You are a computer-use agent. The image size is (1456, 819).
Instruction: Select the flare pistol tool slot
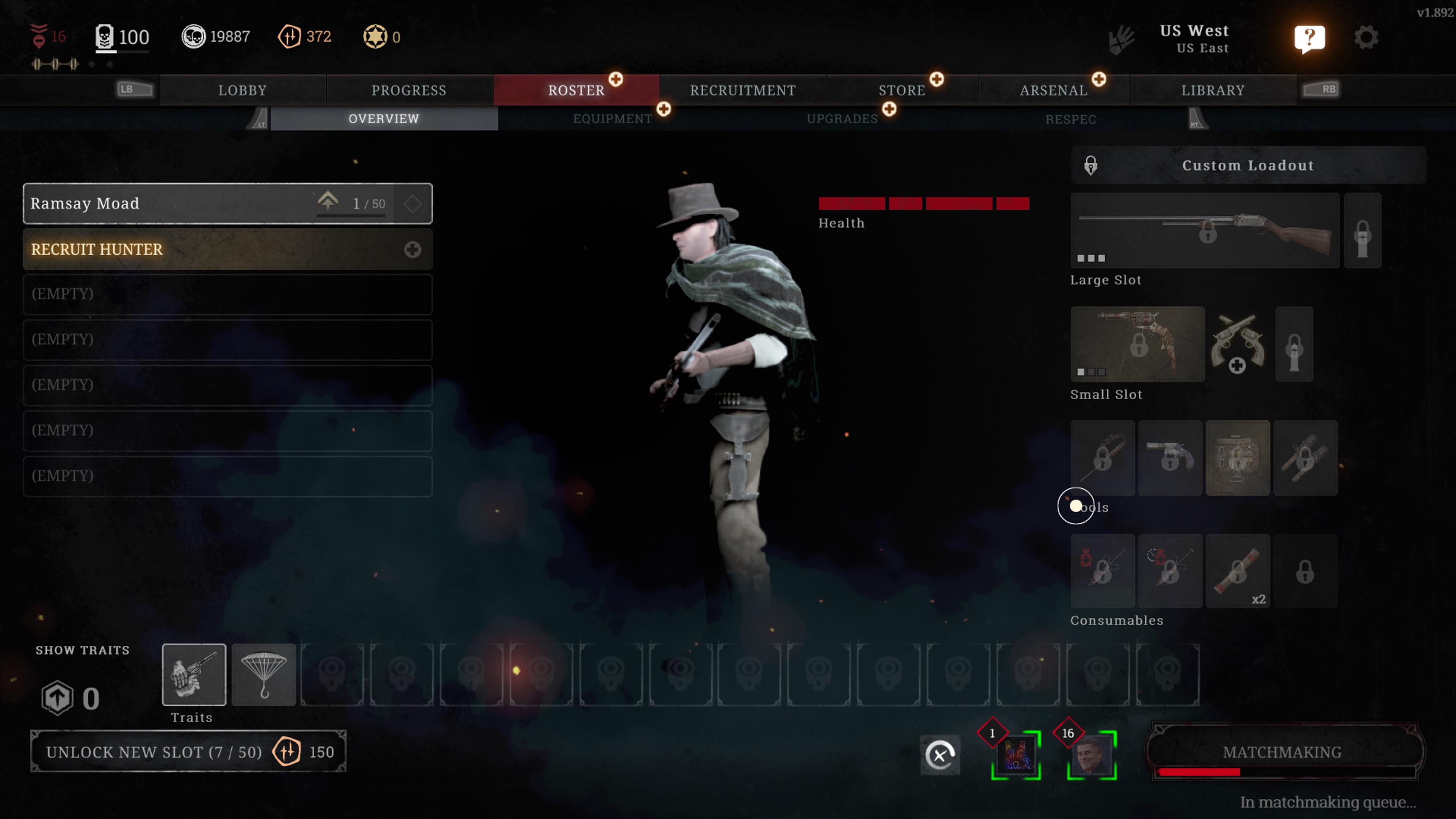[1170, 458]
